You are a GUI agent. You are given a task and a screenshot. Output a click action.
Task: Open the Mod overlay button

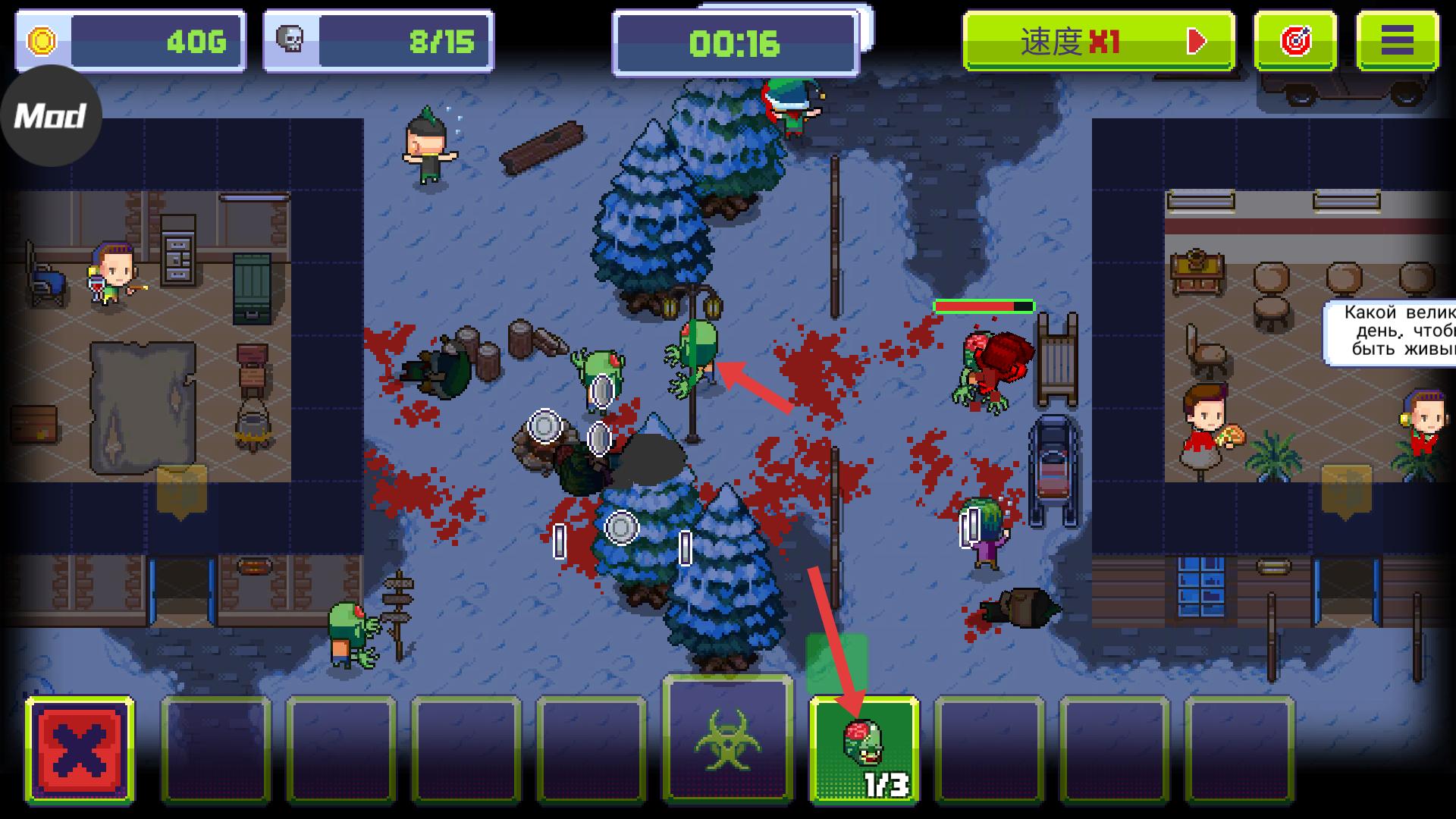click(x=50, y=116)
